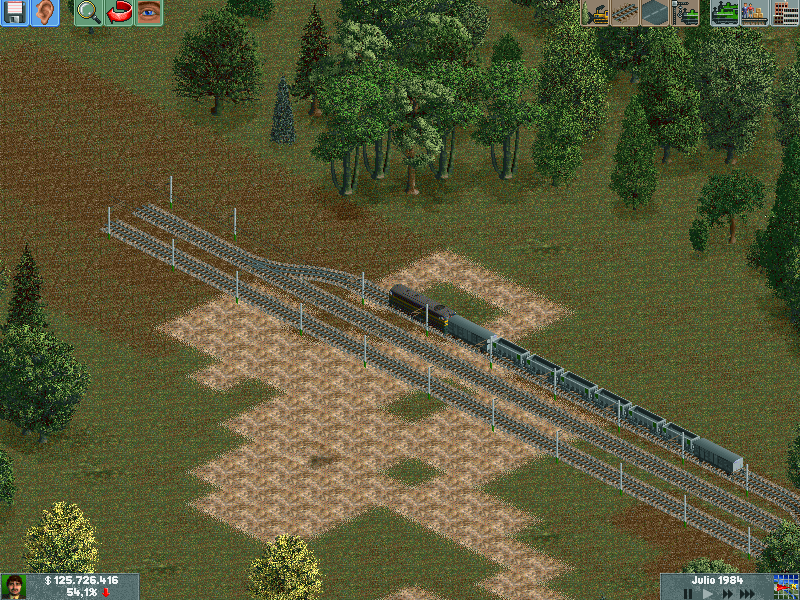Pause the game
The width and height of the screenshot is (800, 600).
coord(688,593)
